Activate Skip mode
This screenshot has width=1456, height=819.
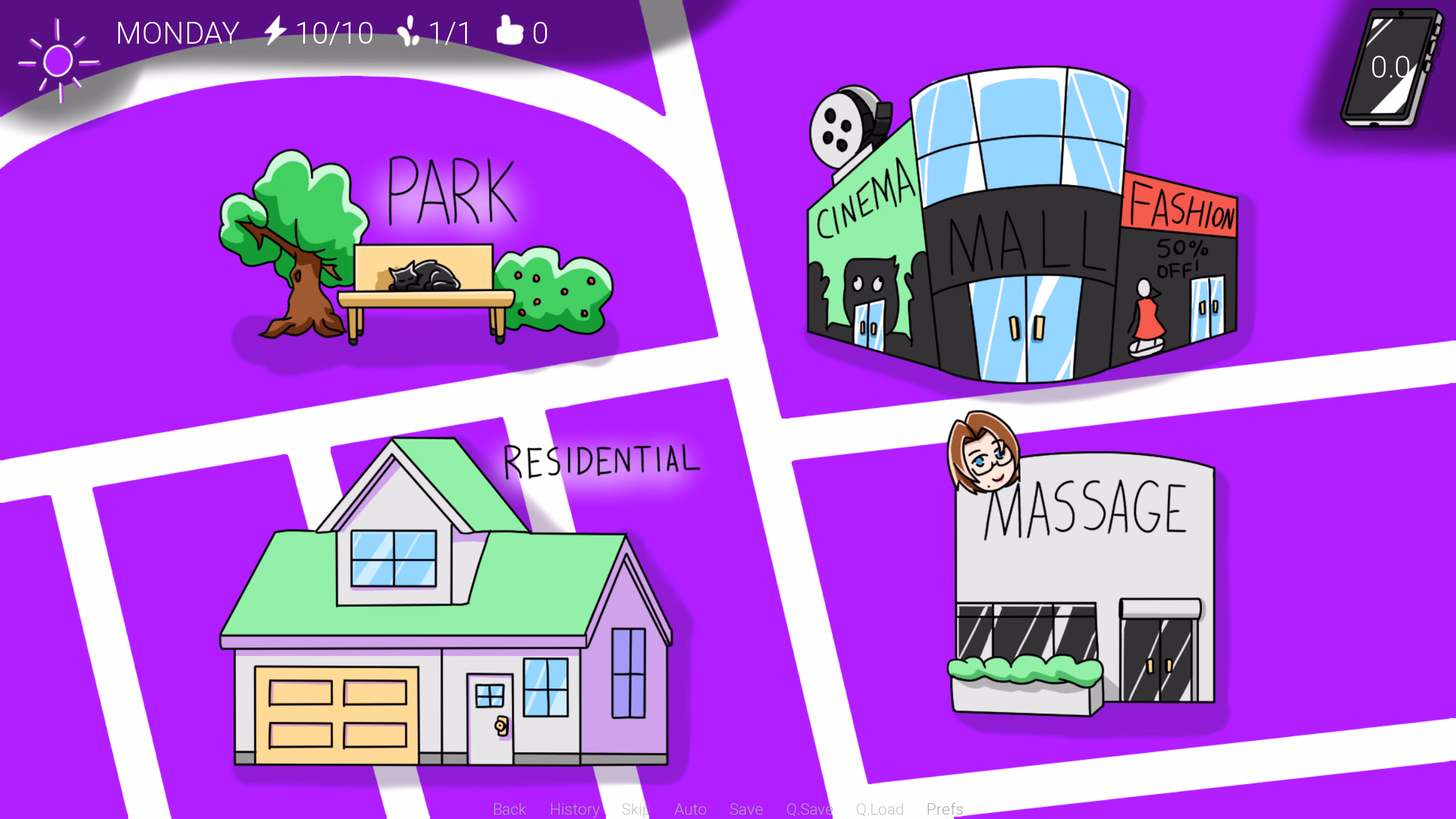pyautogui.click(x=635, y=809)
